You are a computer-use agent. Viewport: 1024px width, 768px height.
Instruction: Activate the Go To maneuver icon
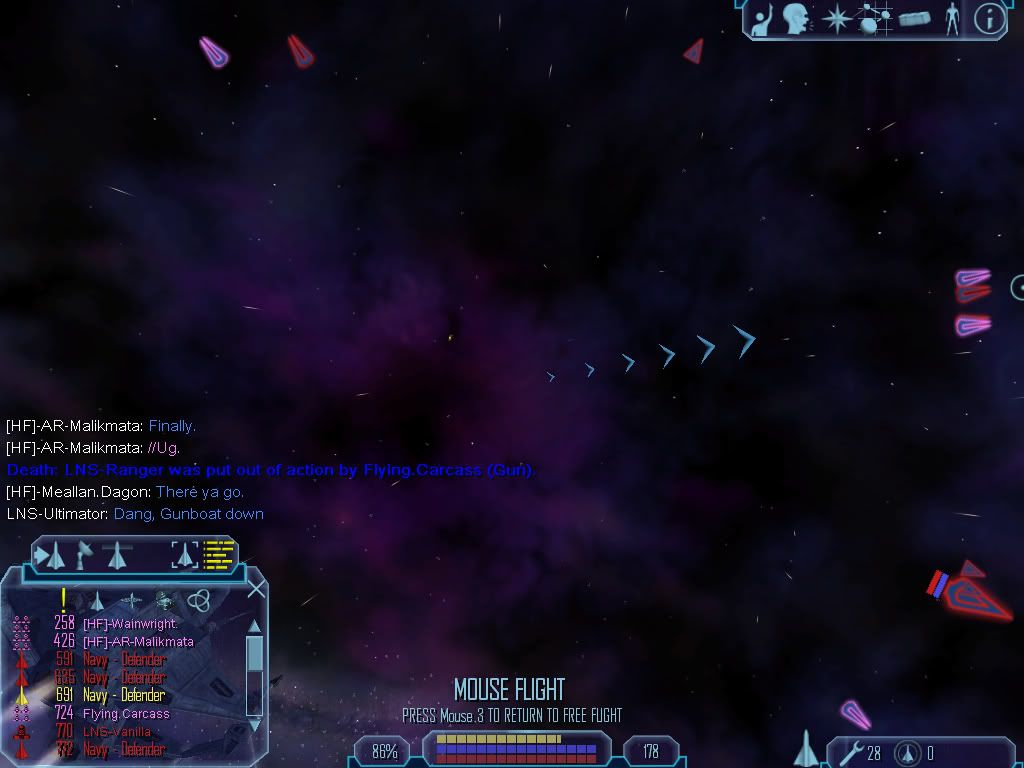[x=50, y=554]
